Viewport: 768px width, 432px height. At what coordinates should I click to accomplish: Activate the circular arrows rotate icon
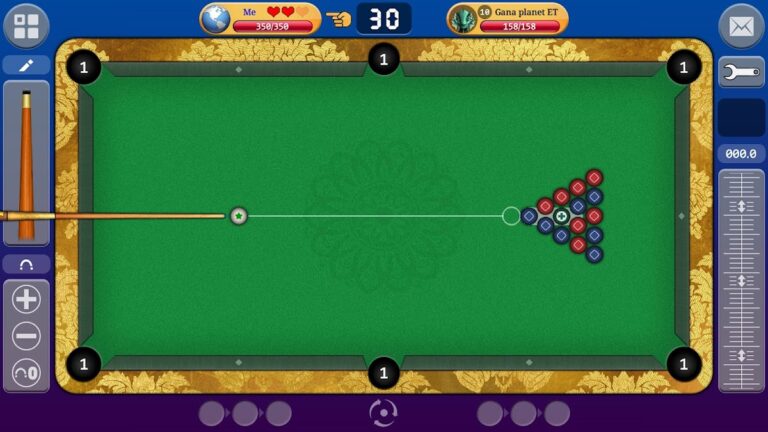click(383, 412)
